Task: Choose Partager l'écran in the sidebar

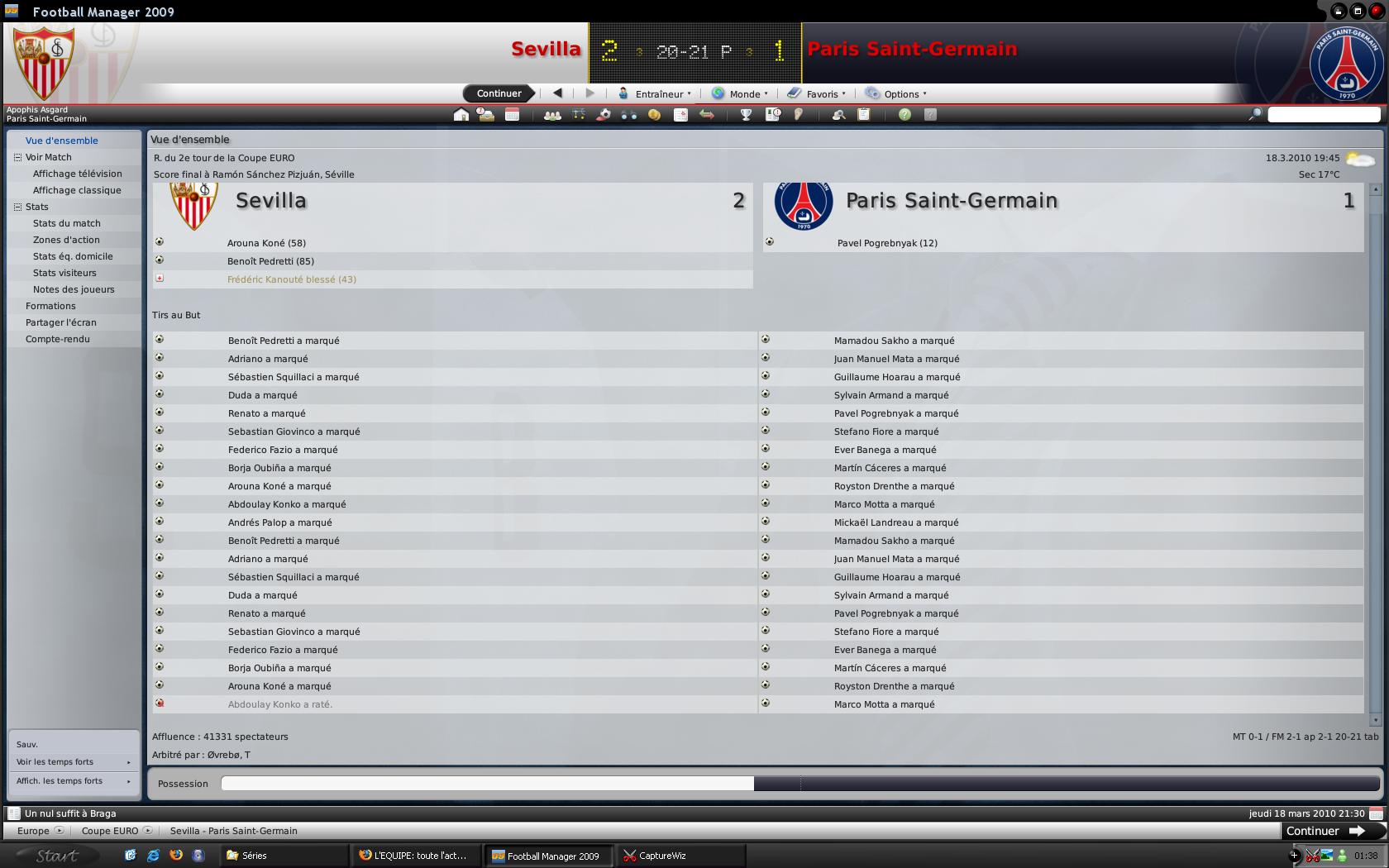Action: 60,322
